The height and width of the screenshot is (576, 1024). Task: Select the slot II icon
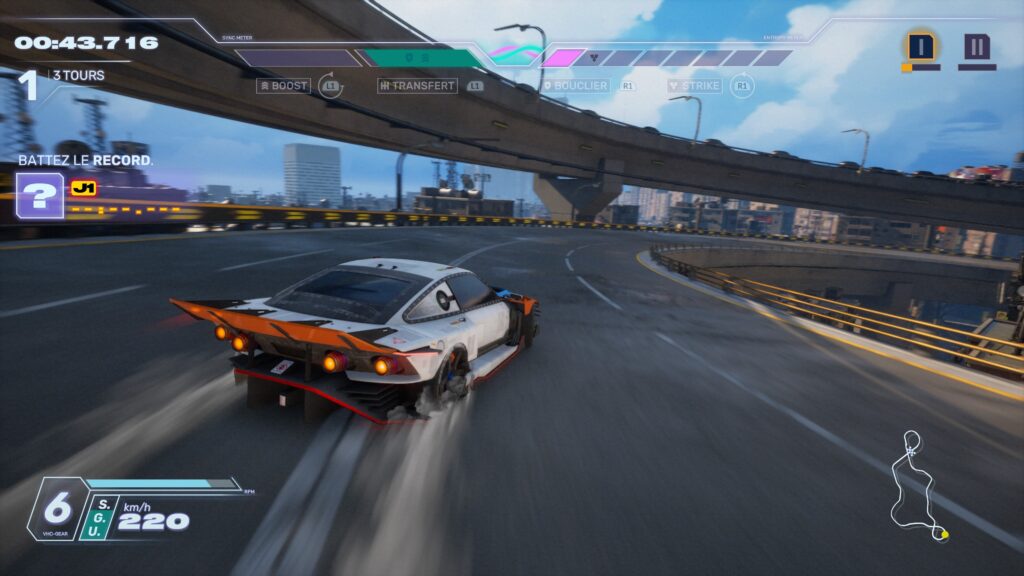point(977,46)
